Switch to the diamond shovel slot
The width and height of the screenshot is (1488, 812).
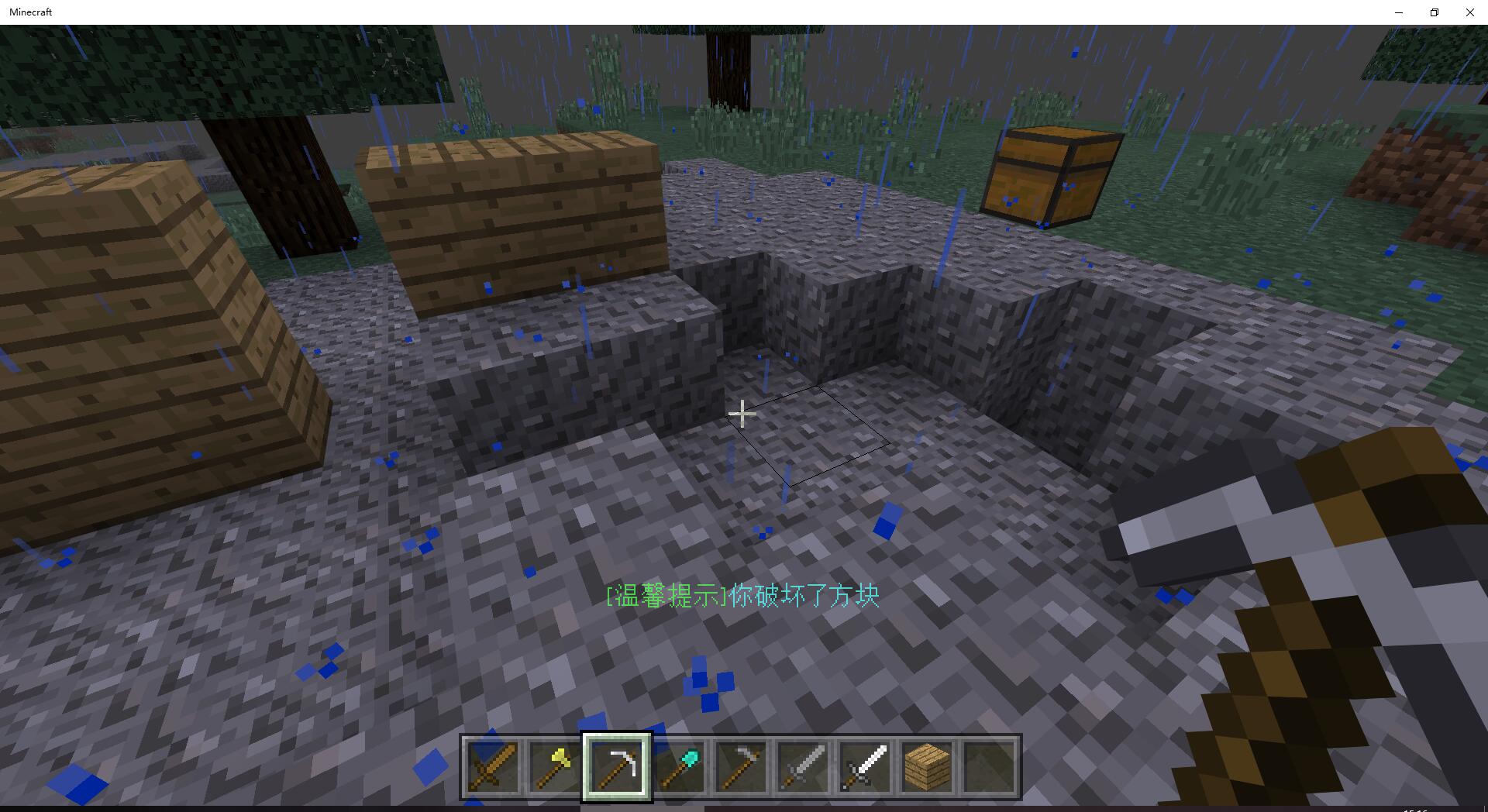(x=679, y=767)
